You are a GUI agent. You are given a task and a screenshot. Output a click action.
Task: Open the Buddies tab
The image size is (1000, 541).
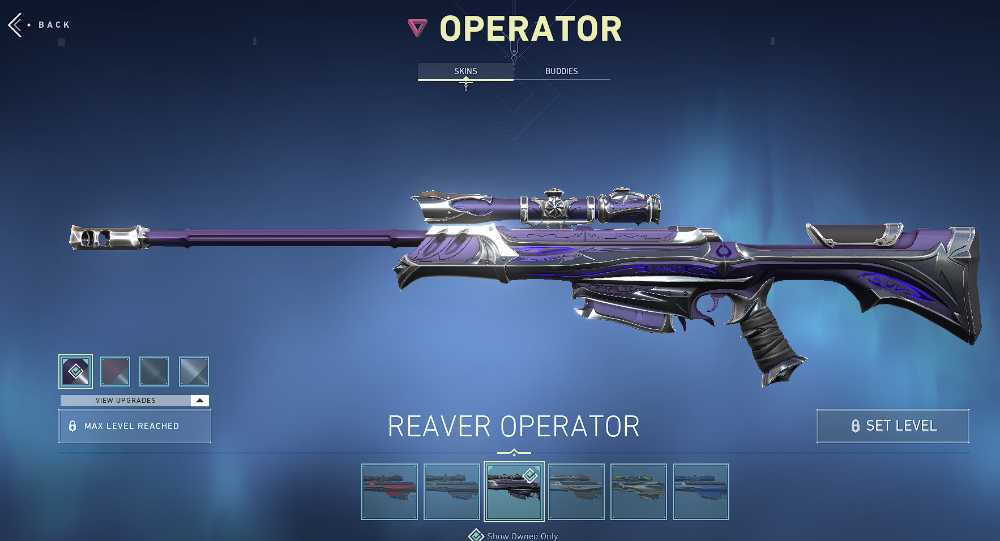pos(561,72)
